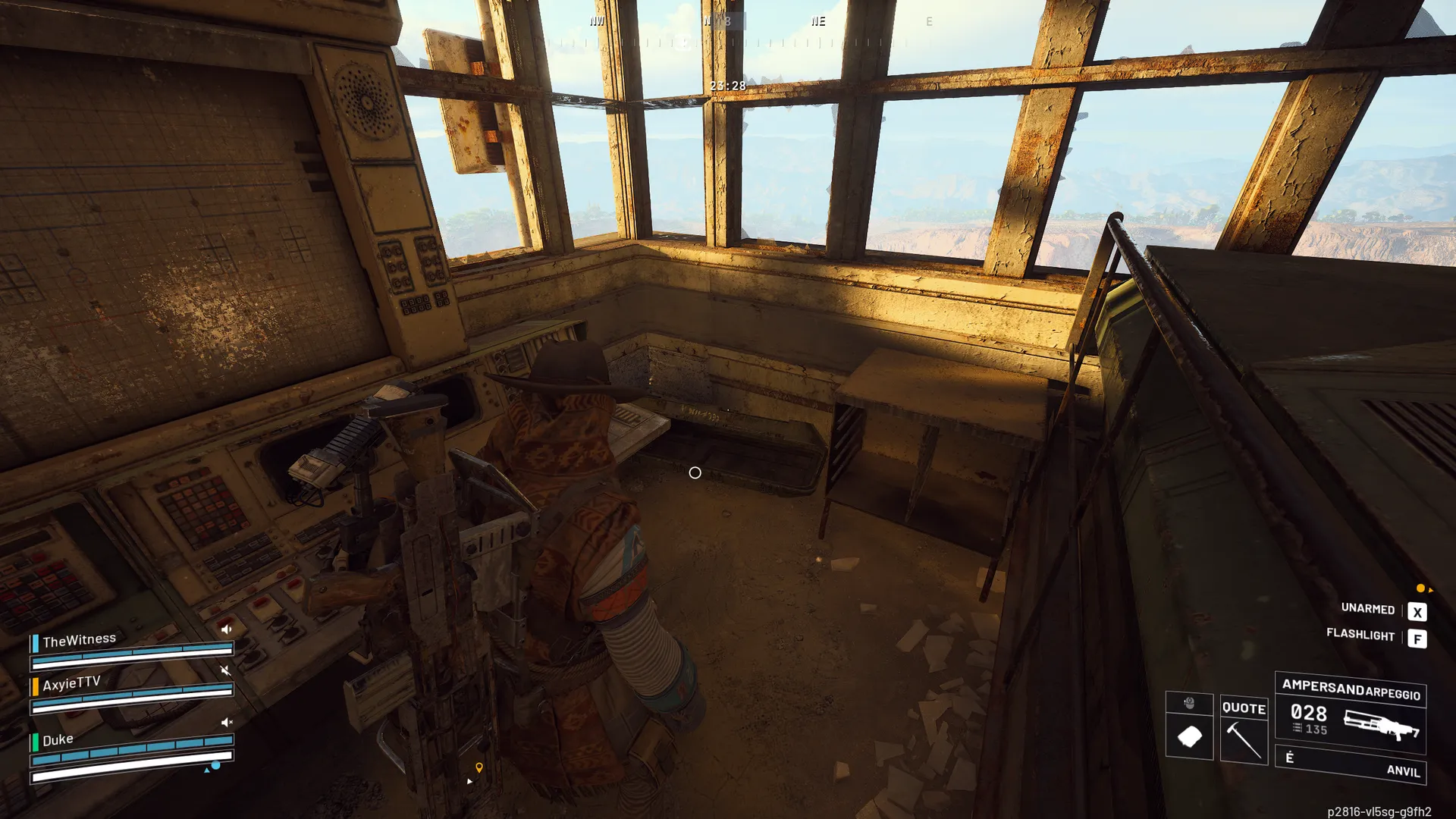Click Duke's muted speaker icon
The height and width of the screenshot is (819, 1456).
coord(226,723)
